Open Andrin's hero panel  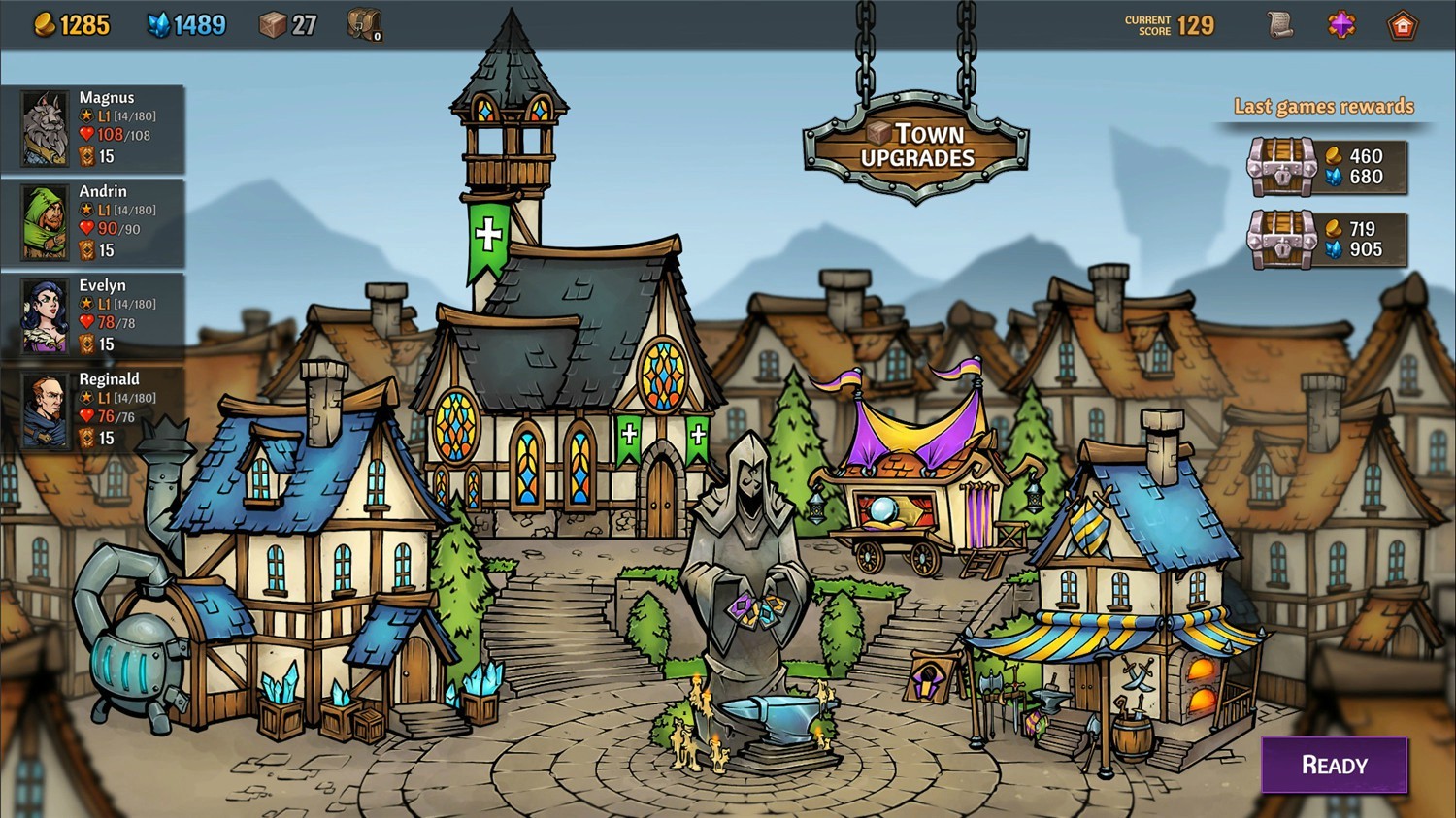93,222
